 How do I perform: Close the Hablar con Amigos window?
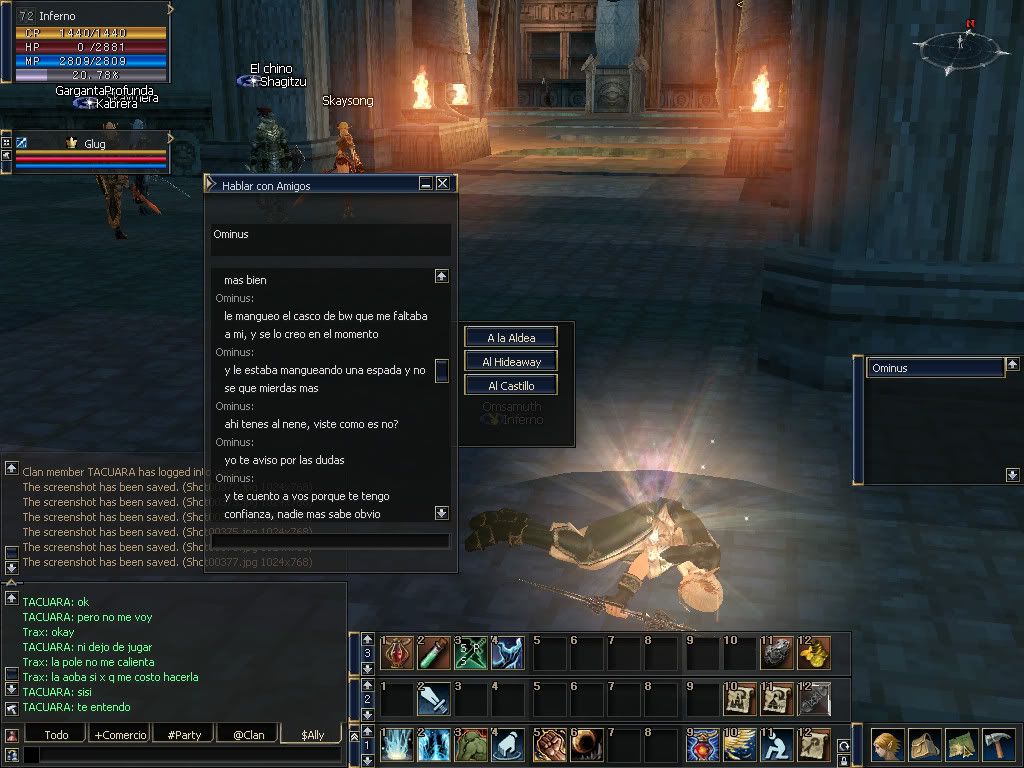click(x=443, y=184)
